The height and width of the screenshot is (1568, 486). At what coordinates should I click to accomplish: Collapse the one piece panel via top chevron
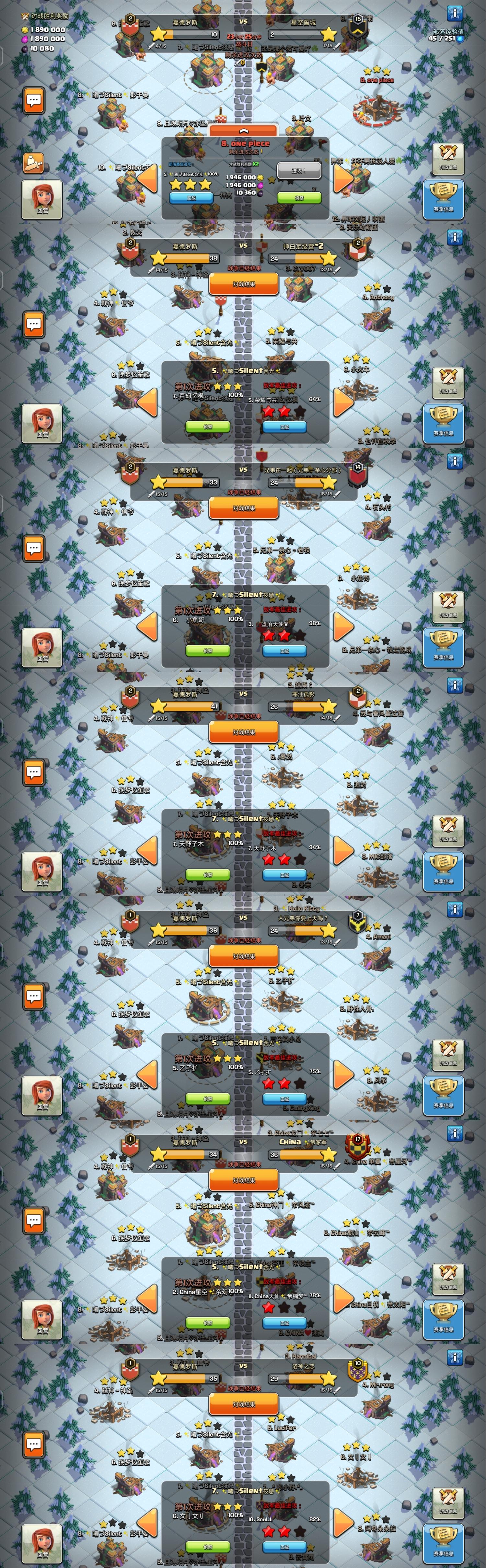coord(244,130)
